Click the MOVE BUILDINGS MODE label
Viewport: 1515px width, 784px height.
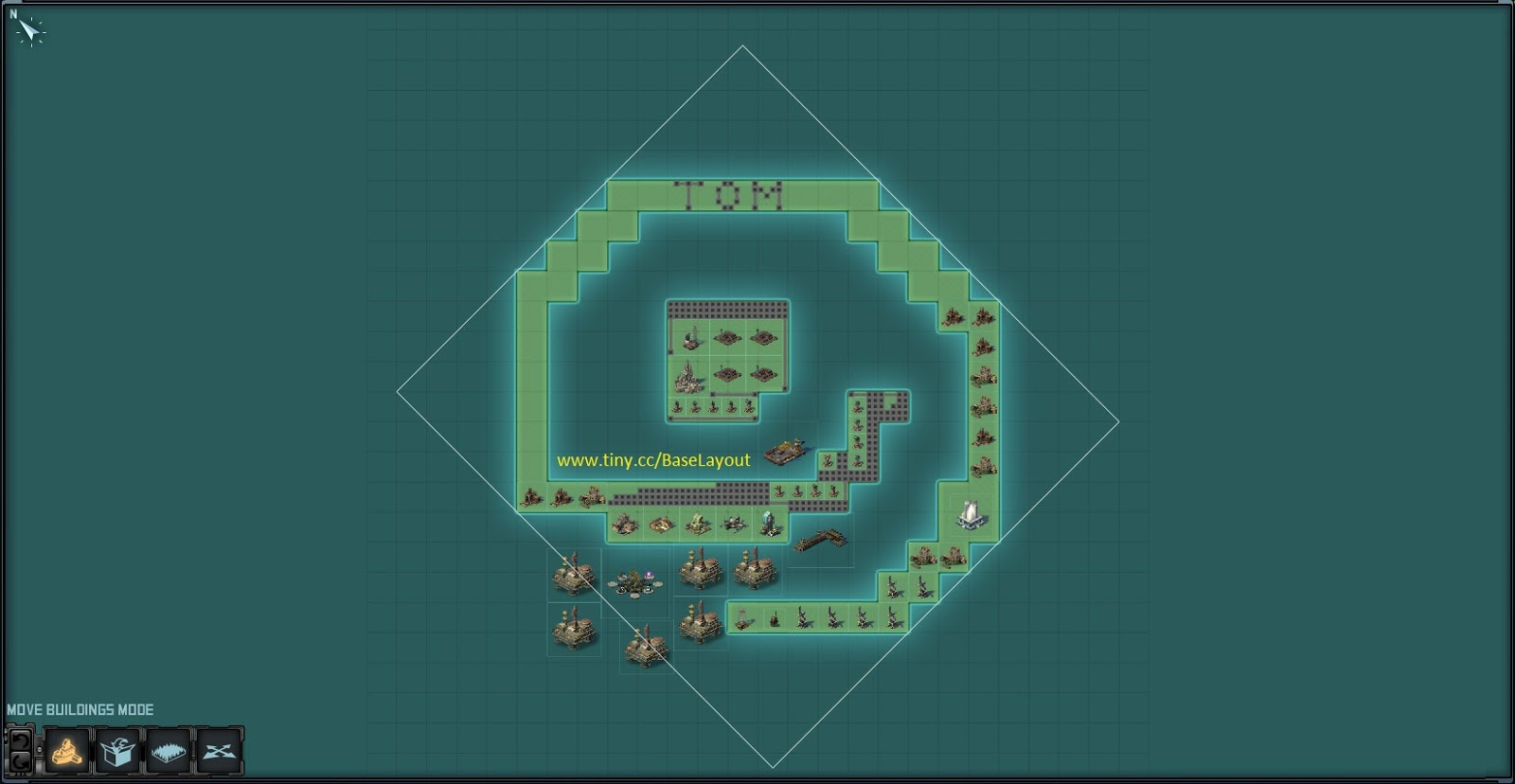80,707
